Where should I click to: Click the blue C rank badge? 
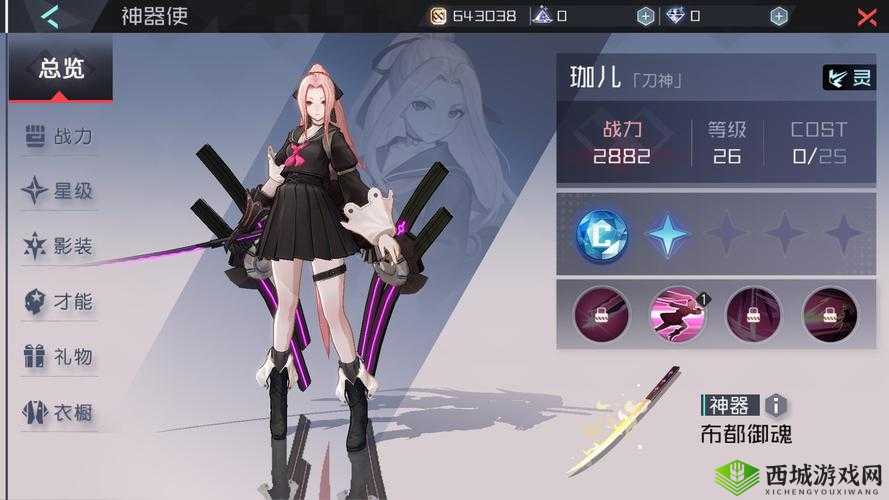tap(601, 235)
